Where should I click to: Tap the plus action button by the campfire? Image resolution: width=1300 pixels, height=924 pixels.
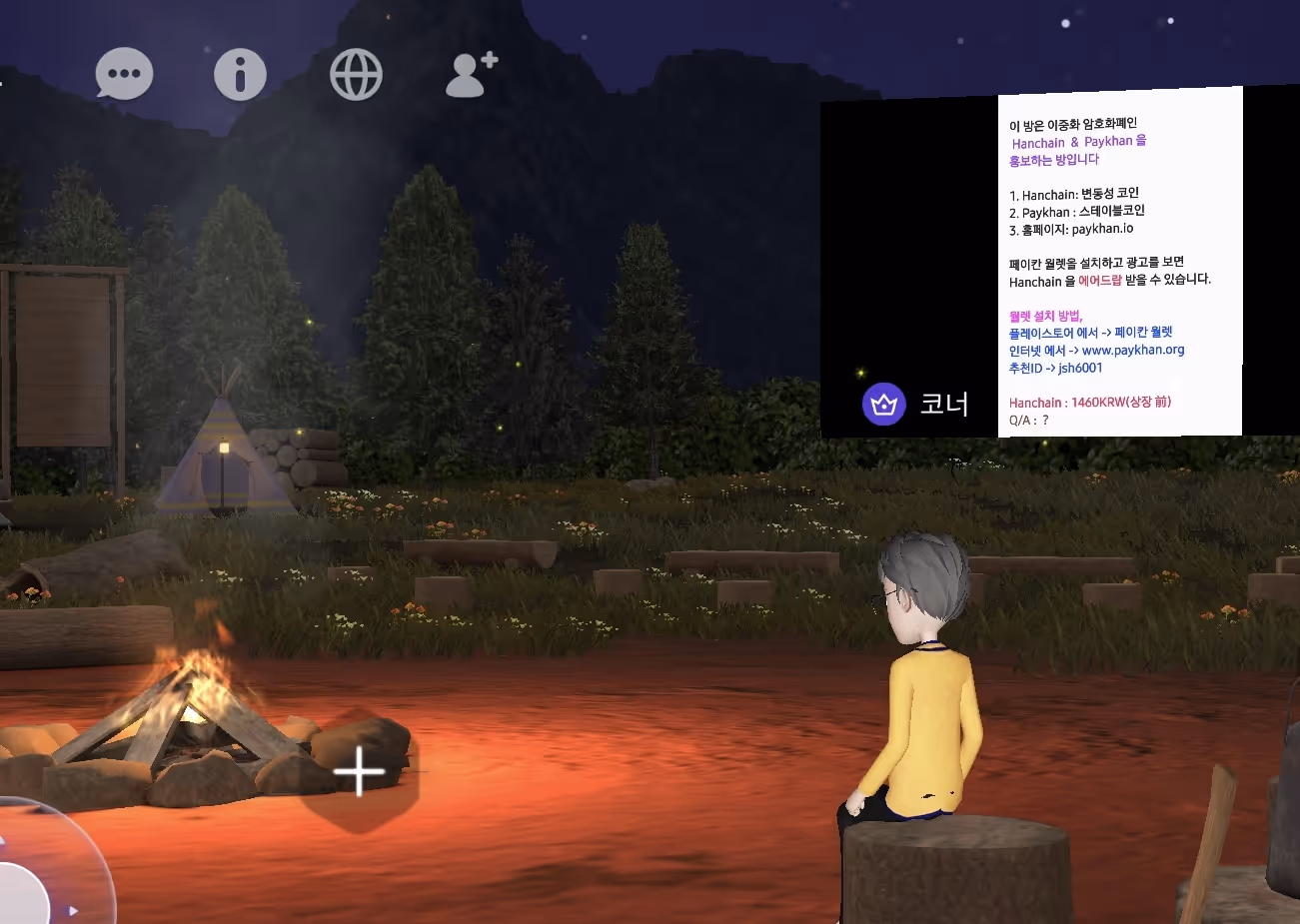(x=360, y=772)
